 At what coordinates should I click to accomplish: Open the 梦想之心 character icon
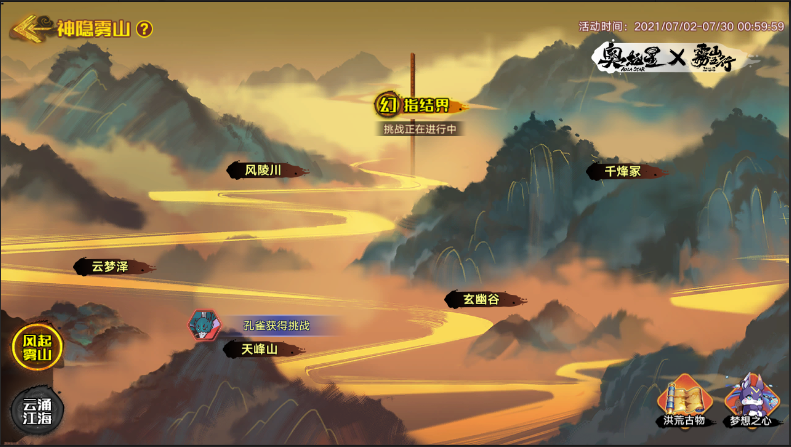[x=751, y=398]
